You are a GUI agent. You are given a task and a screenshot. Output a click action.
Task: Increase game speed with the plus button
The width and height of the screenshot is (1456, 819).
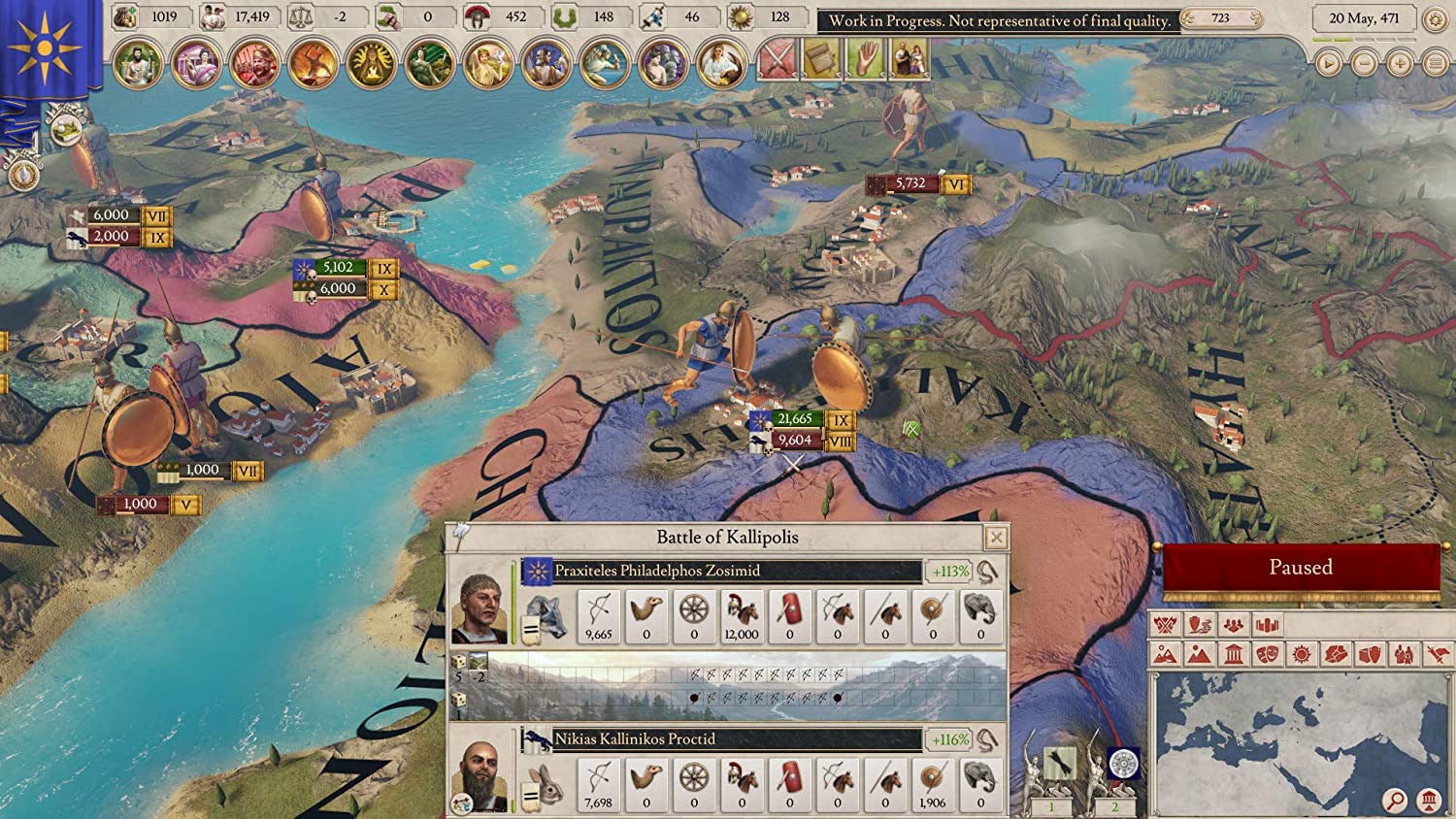pos(1399,63)
